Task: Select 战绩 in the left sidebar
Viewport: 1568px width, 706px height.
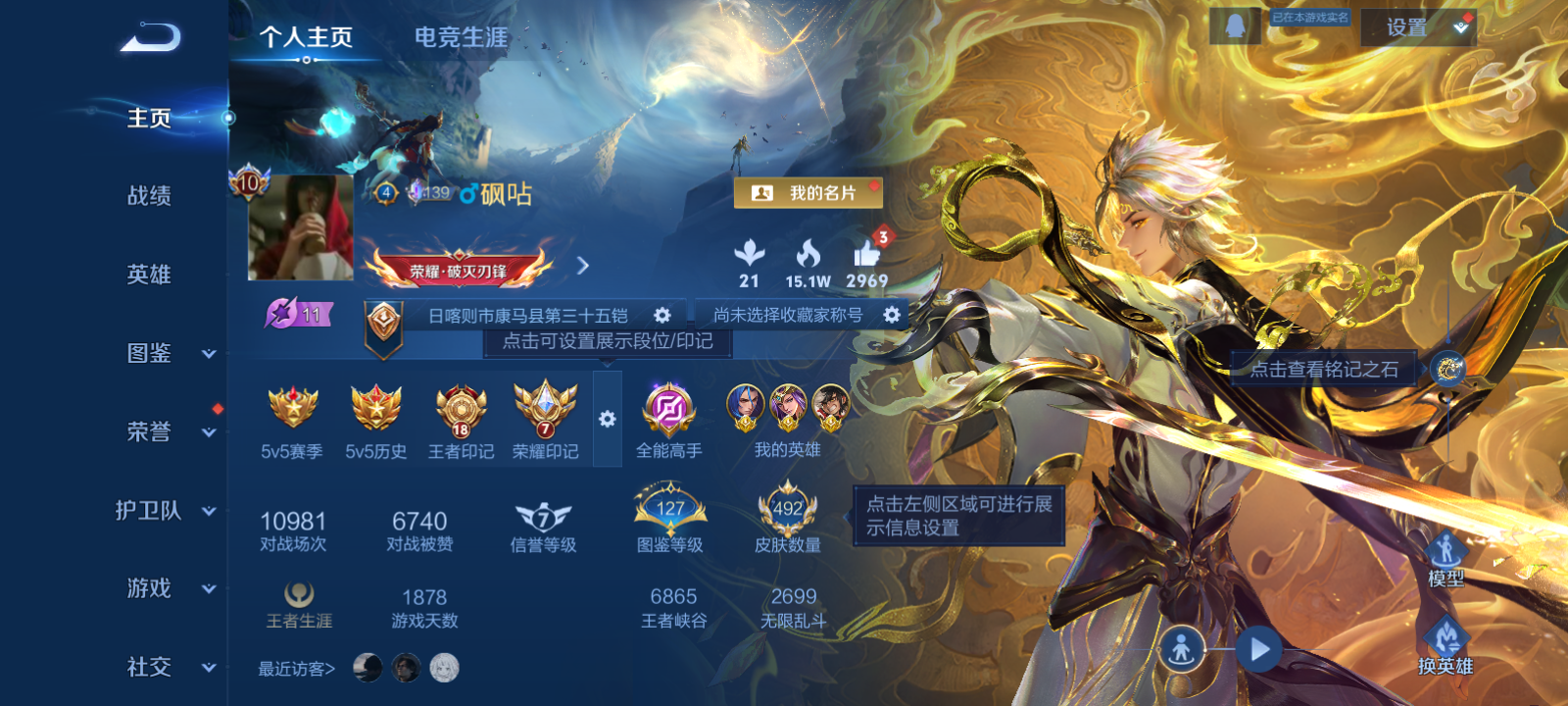Action: pos(147,197)
